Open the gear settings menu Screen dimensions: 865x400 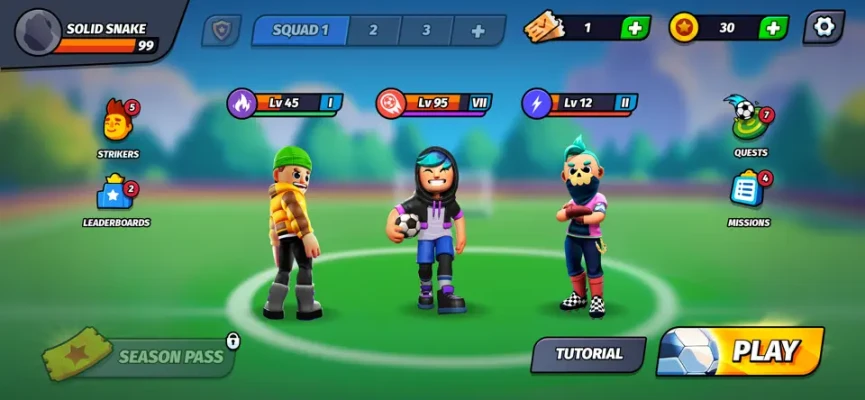coord(824,27)
